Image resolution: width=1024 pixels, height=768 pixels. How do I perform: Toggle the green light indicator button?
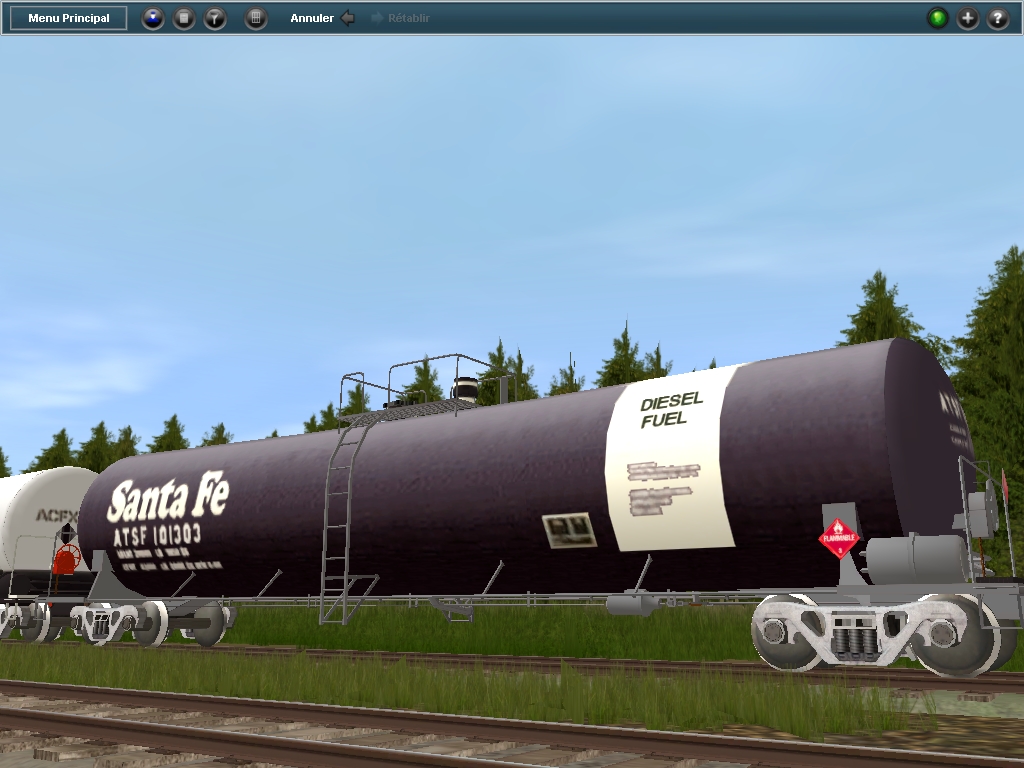(937, 18)
